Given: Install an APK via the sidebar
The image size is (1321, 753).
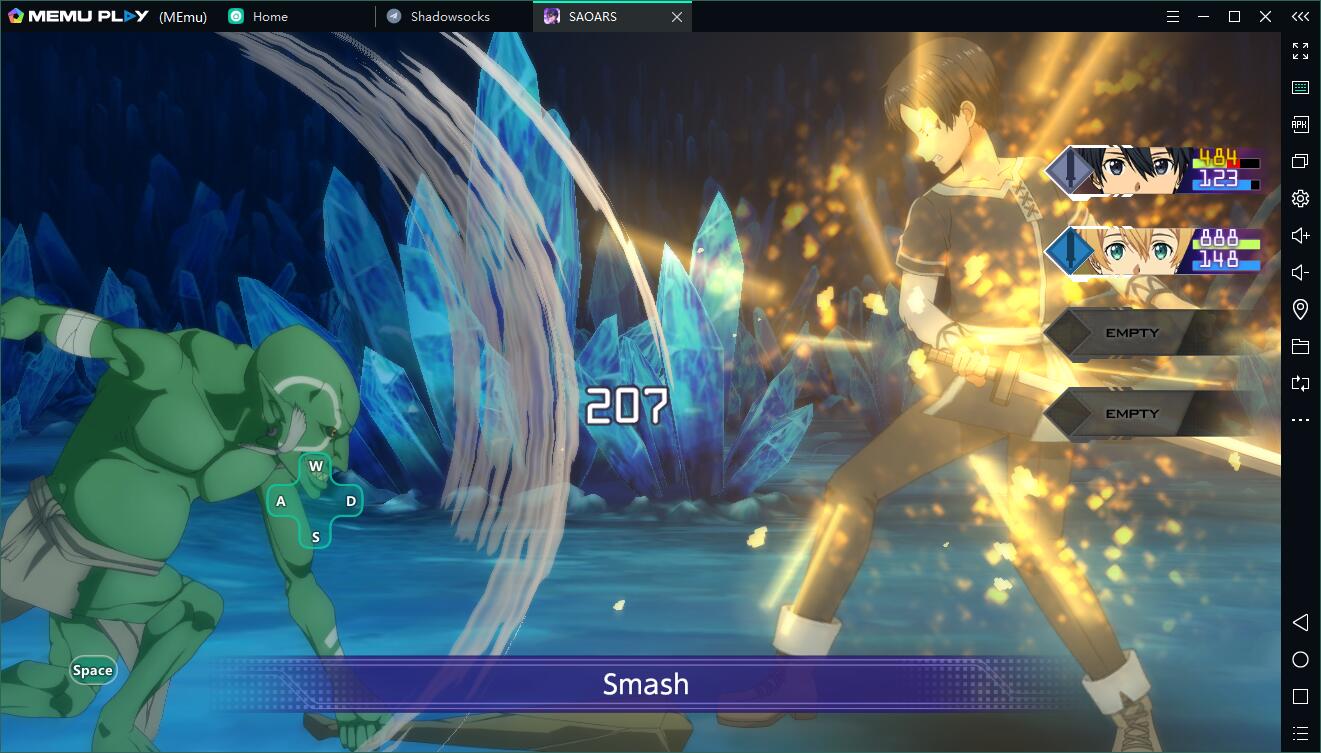Looking at the screenshot, I should pos(1300,124).
